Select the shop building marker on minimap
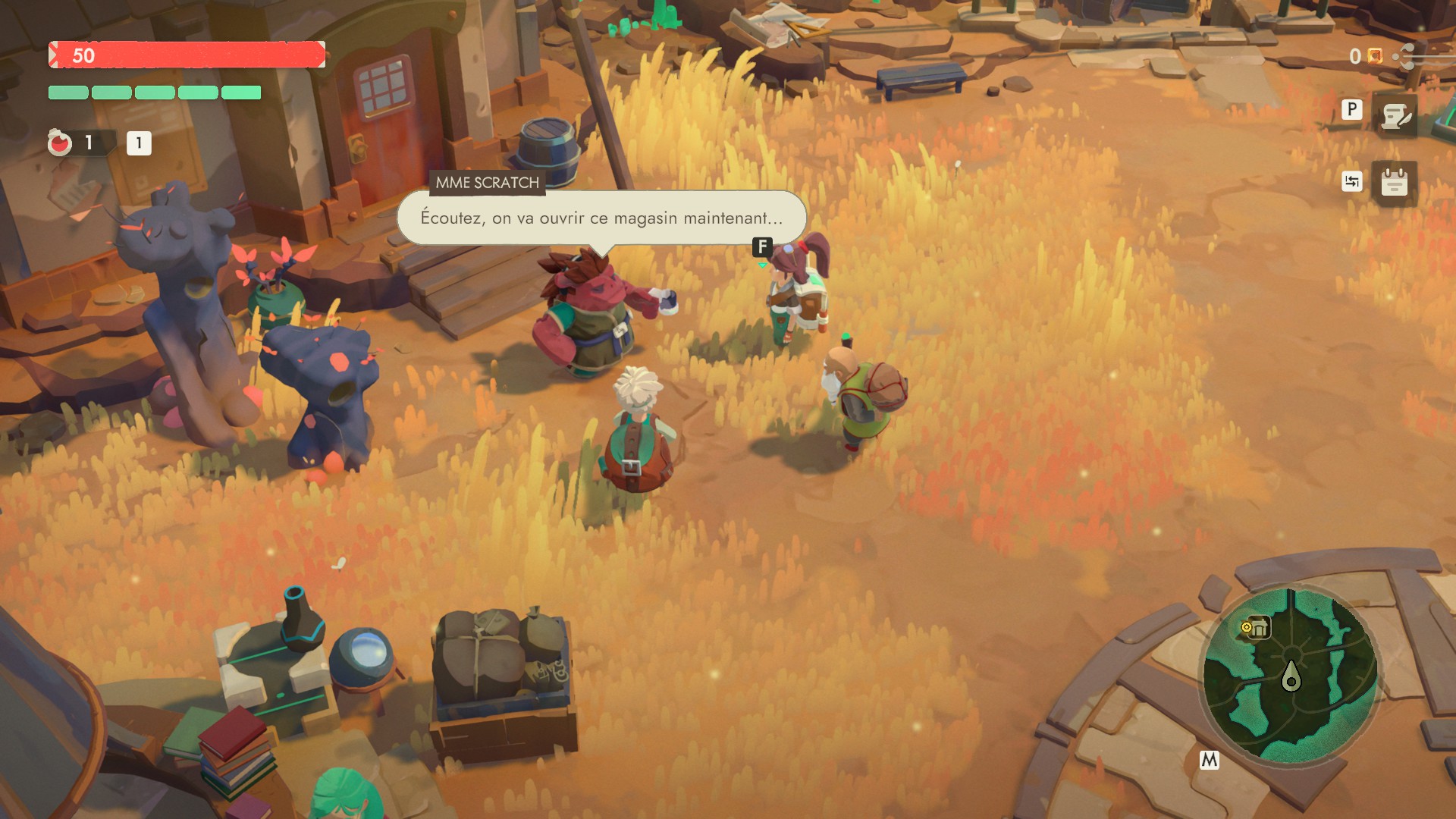The width and height of the screenshot is (1456, 819). 1258,628
